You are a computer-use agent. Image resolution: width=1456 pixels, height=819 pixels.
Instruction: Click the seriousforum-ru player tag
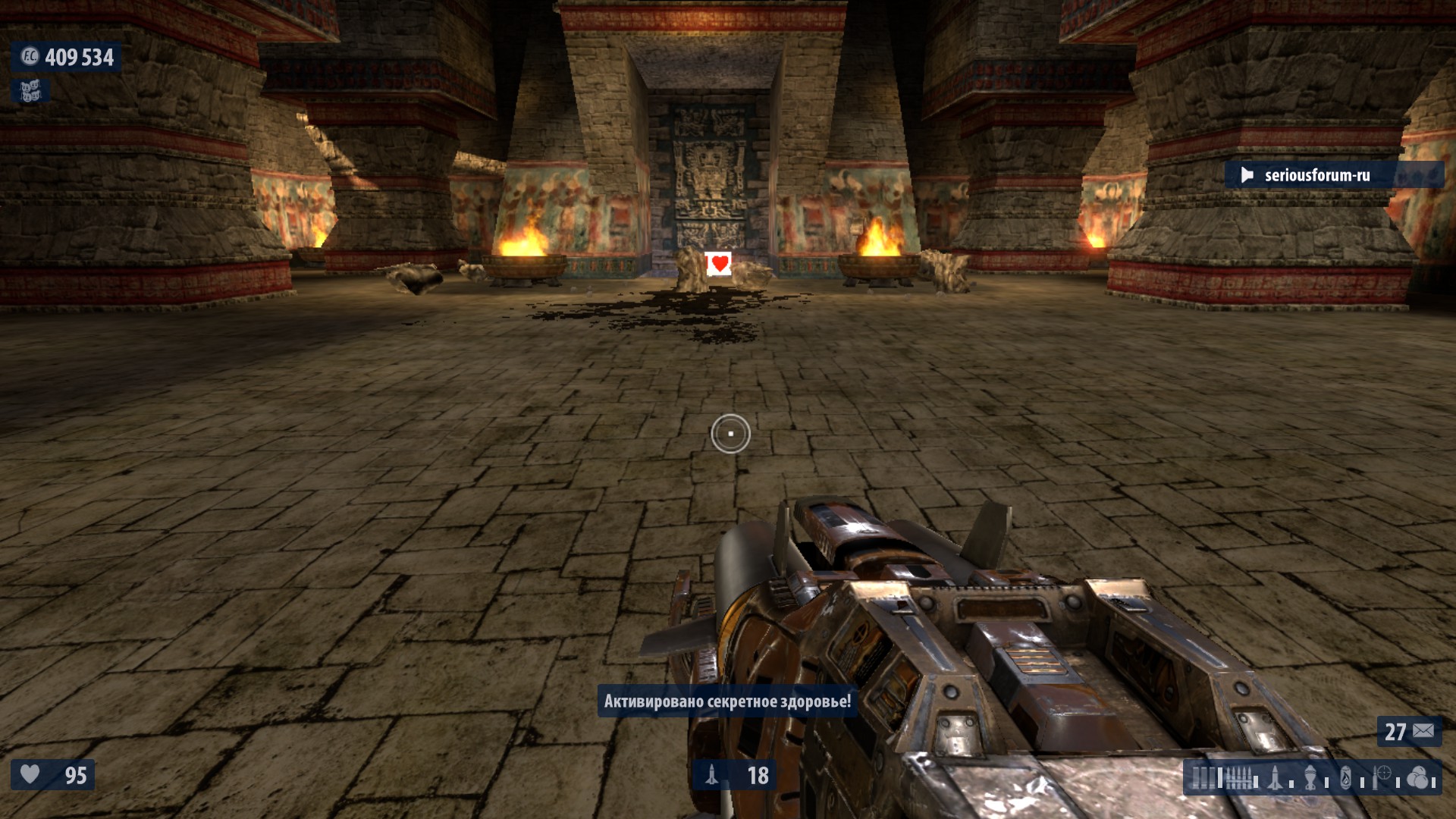tap(1316, 175)
